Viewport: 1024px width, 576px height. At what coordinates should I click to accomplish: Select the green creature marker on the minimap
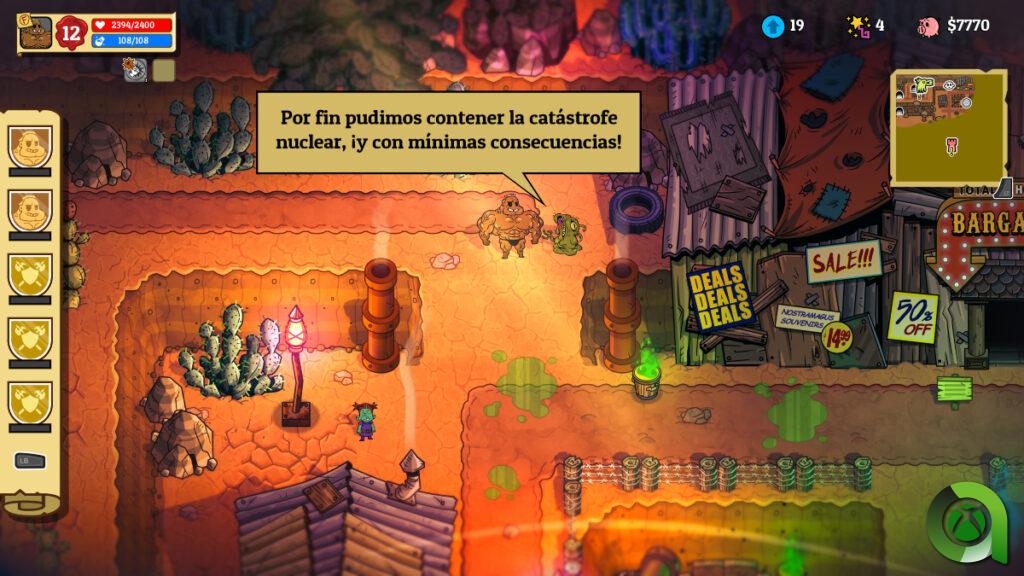click(x=918, y=89)
